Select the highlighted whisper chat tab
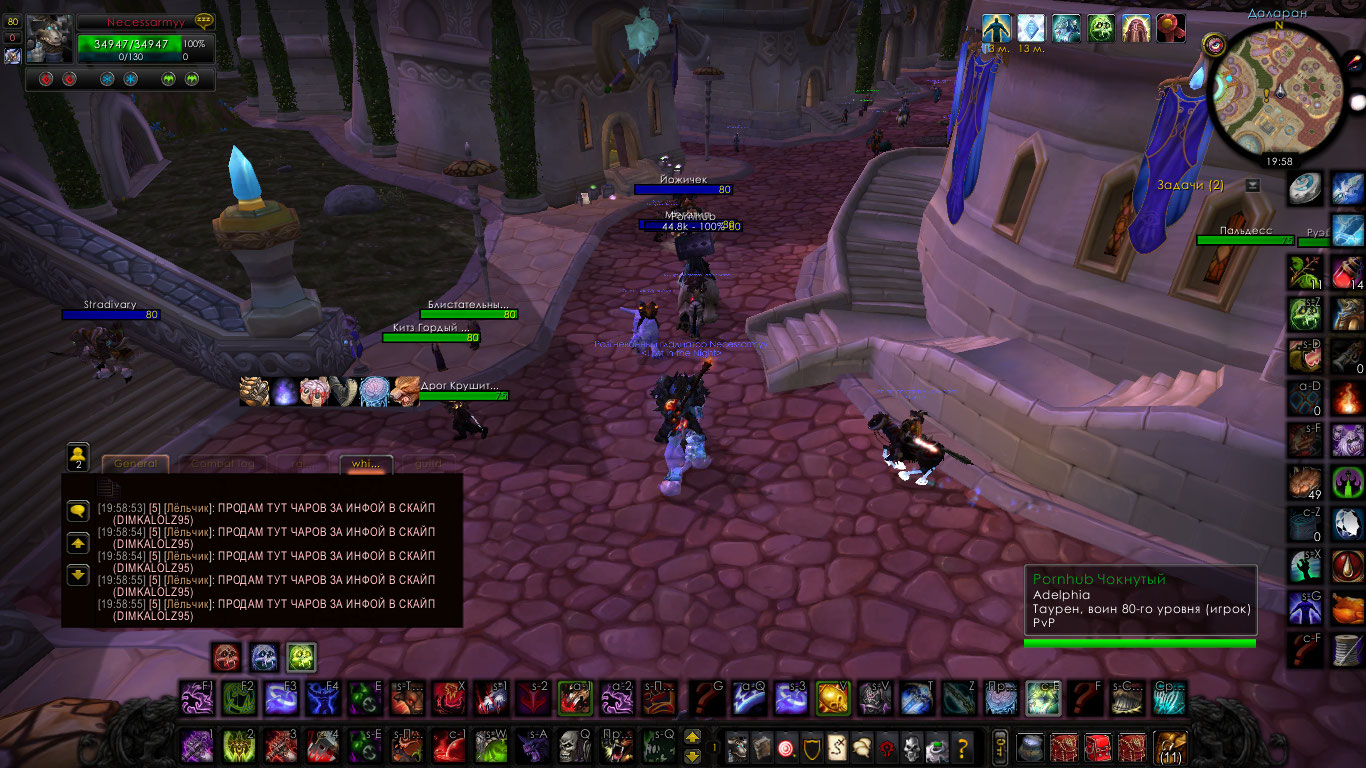The image size is (1366, 768). point(366,464)
